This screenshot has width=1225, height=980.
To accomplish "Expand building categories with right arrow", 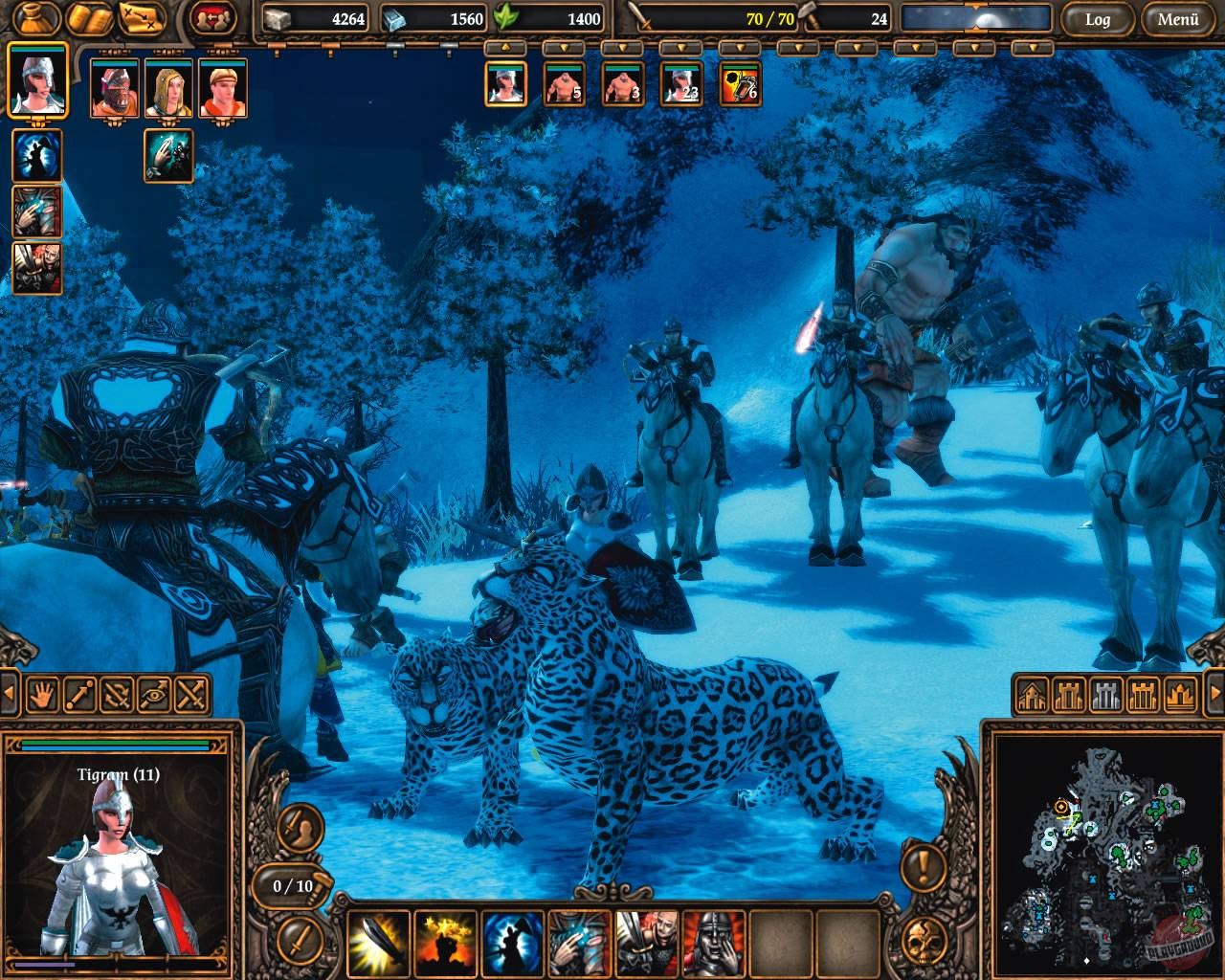I will click(1214, 694).
